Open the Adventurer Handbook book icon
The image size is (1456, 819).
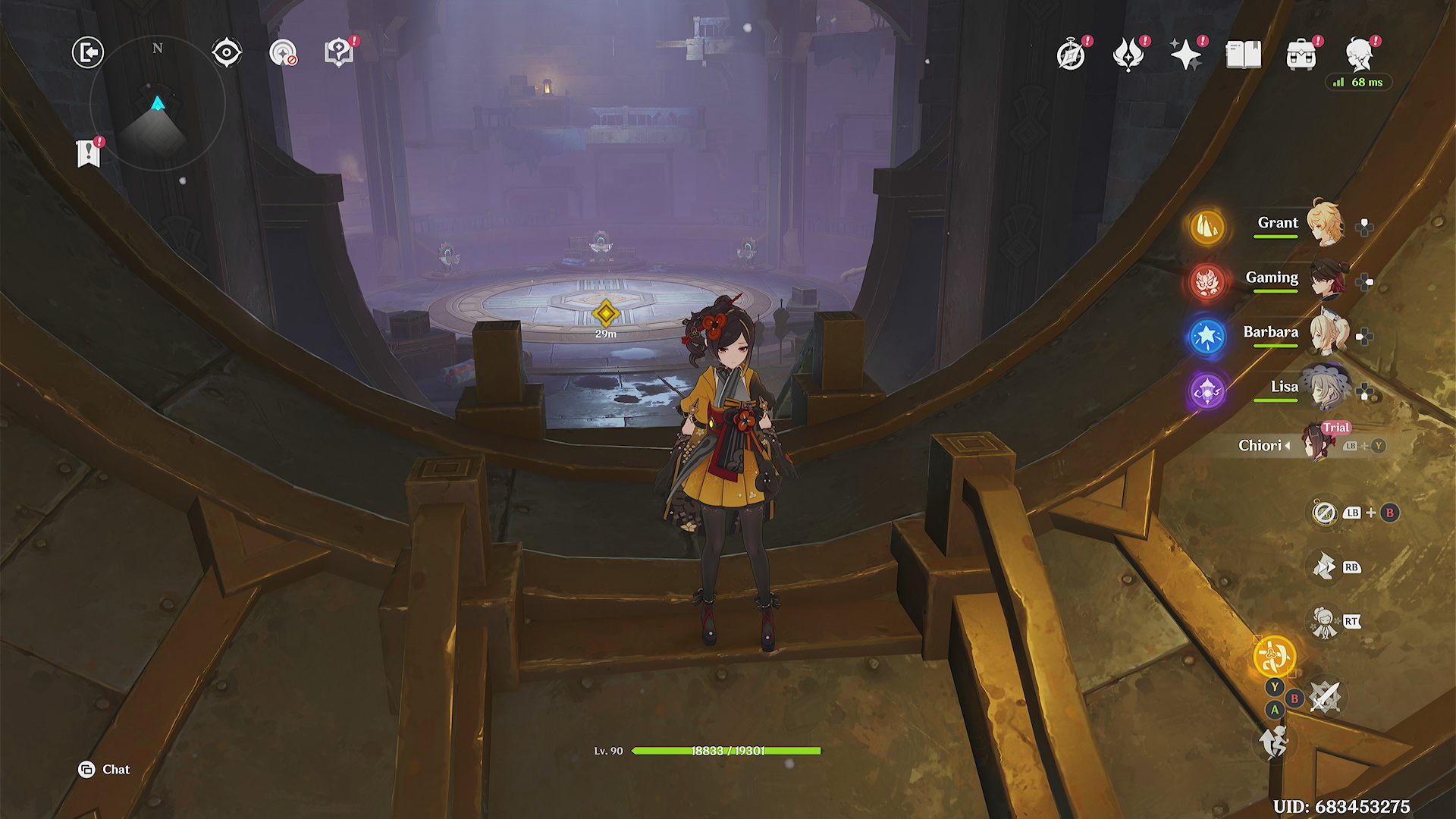click(1244, 55)
